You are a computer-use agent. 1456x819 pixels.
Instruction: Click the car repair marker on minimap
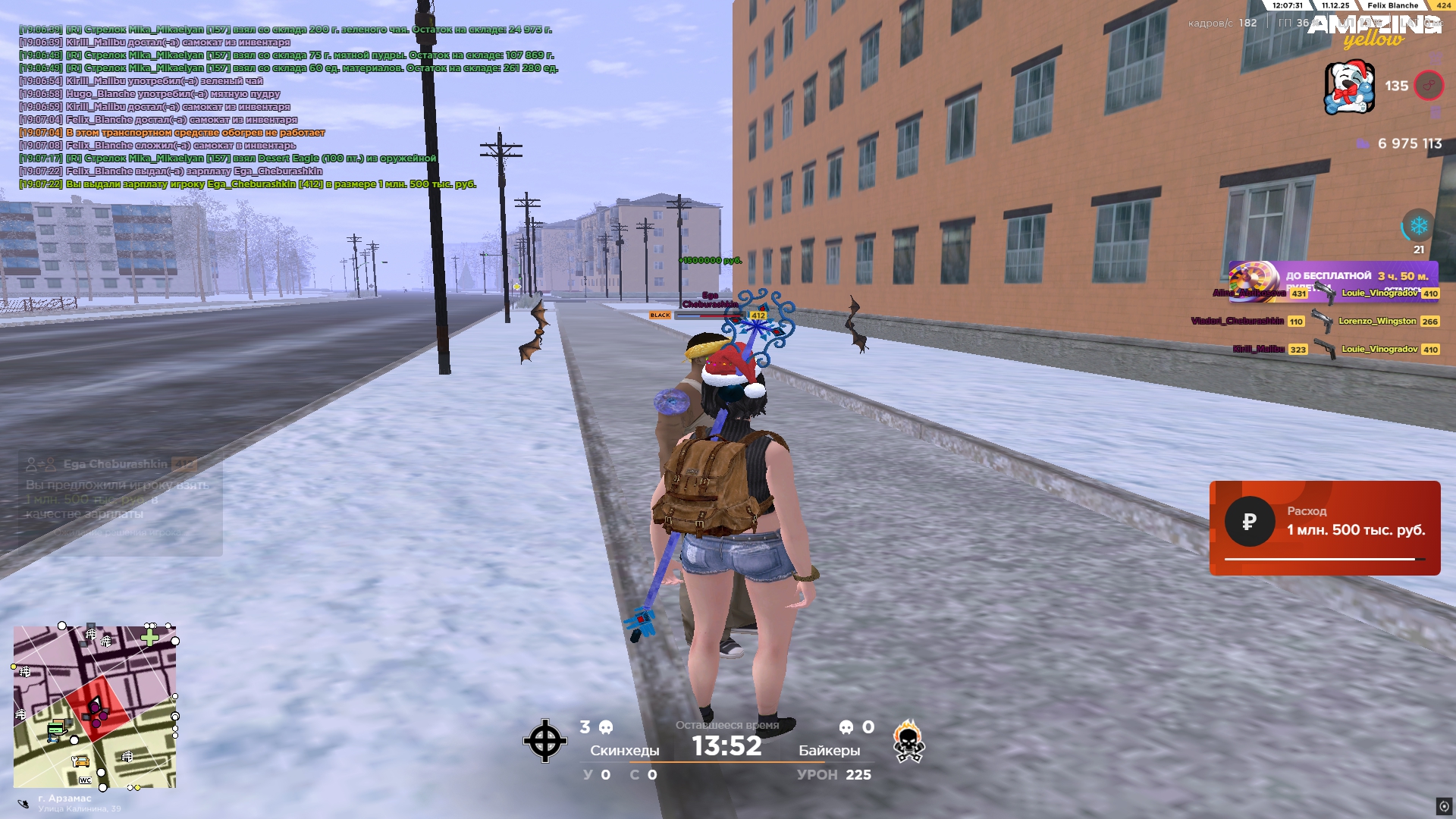80,761
